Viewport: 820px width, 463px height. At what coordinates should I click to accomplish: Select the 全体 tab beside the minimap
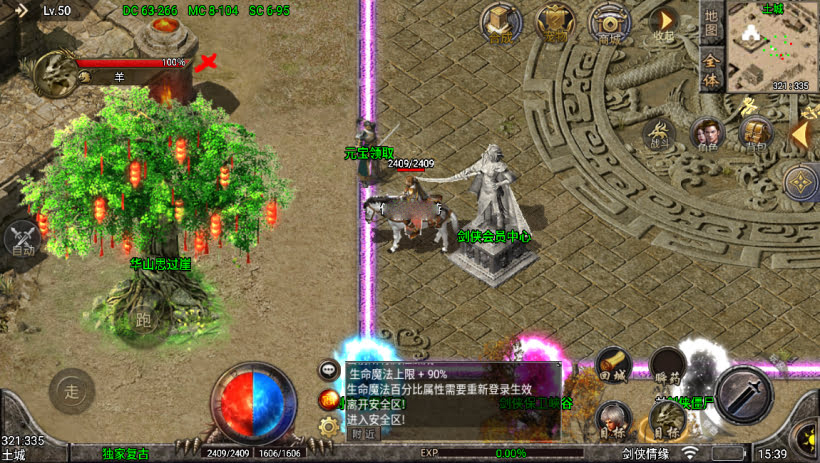click(x=710, y=71)
